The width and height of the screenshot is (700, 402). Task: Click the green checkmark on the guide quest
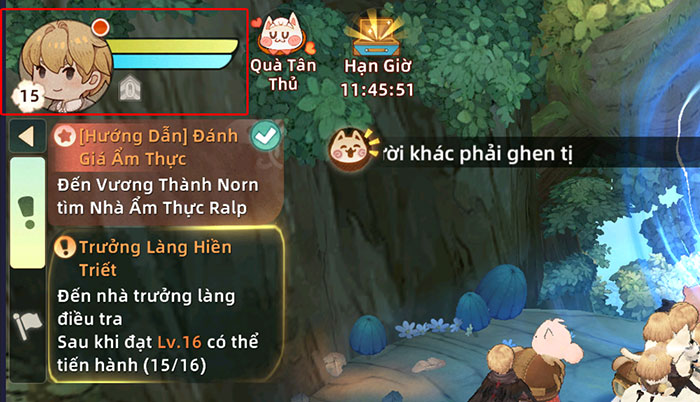266,135
